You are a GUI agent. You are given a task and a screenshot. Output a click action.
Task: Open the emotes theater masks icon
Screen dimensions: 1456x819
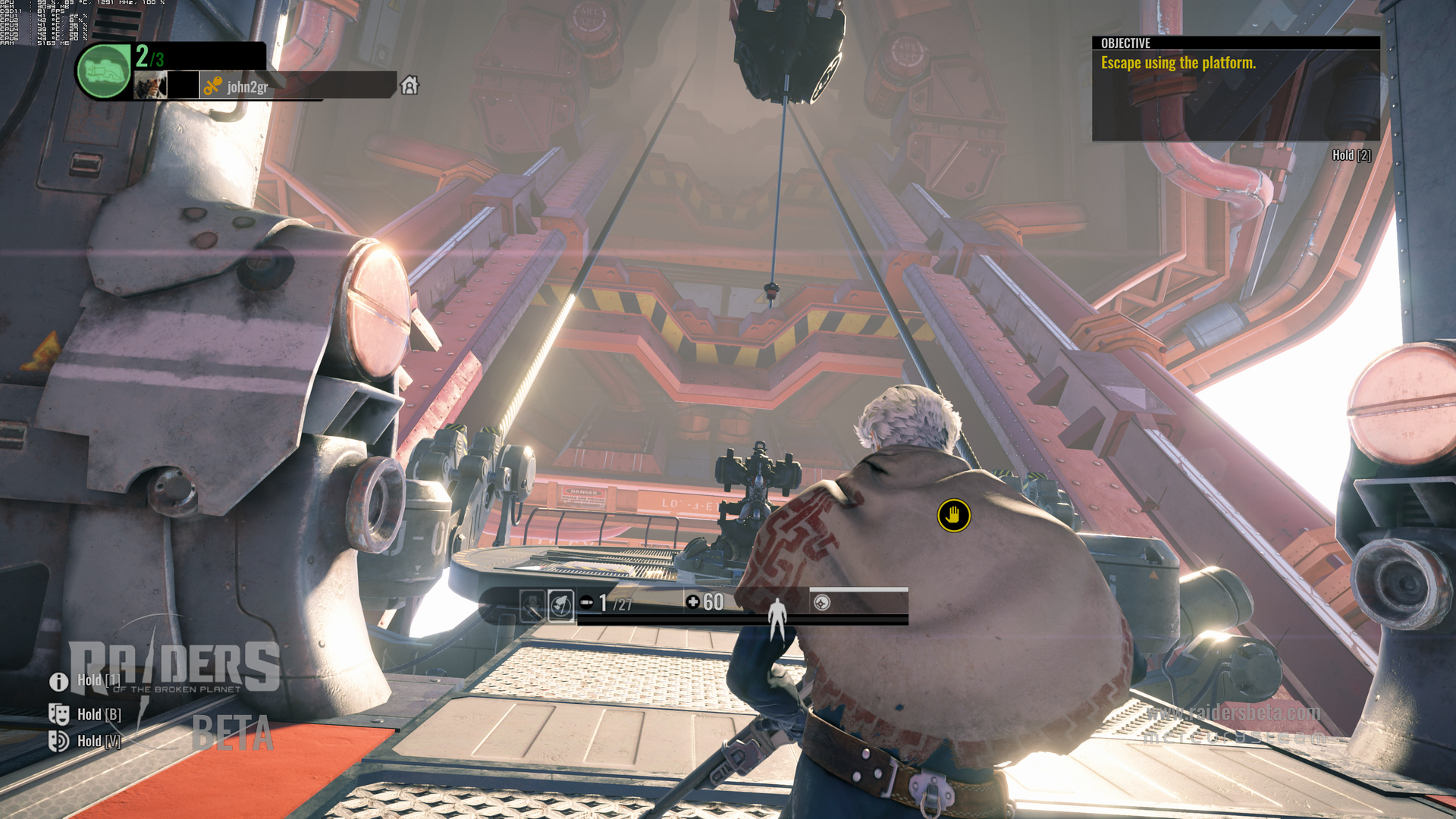[58, 714]
